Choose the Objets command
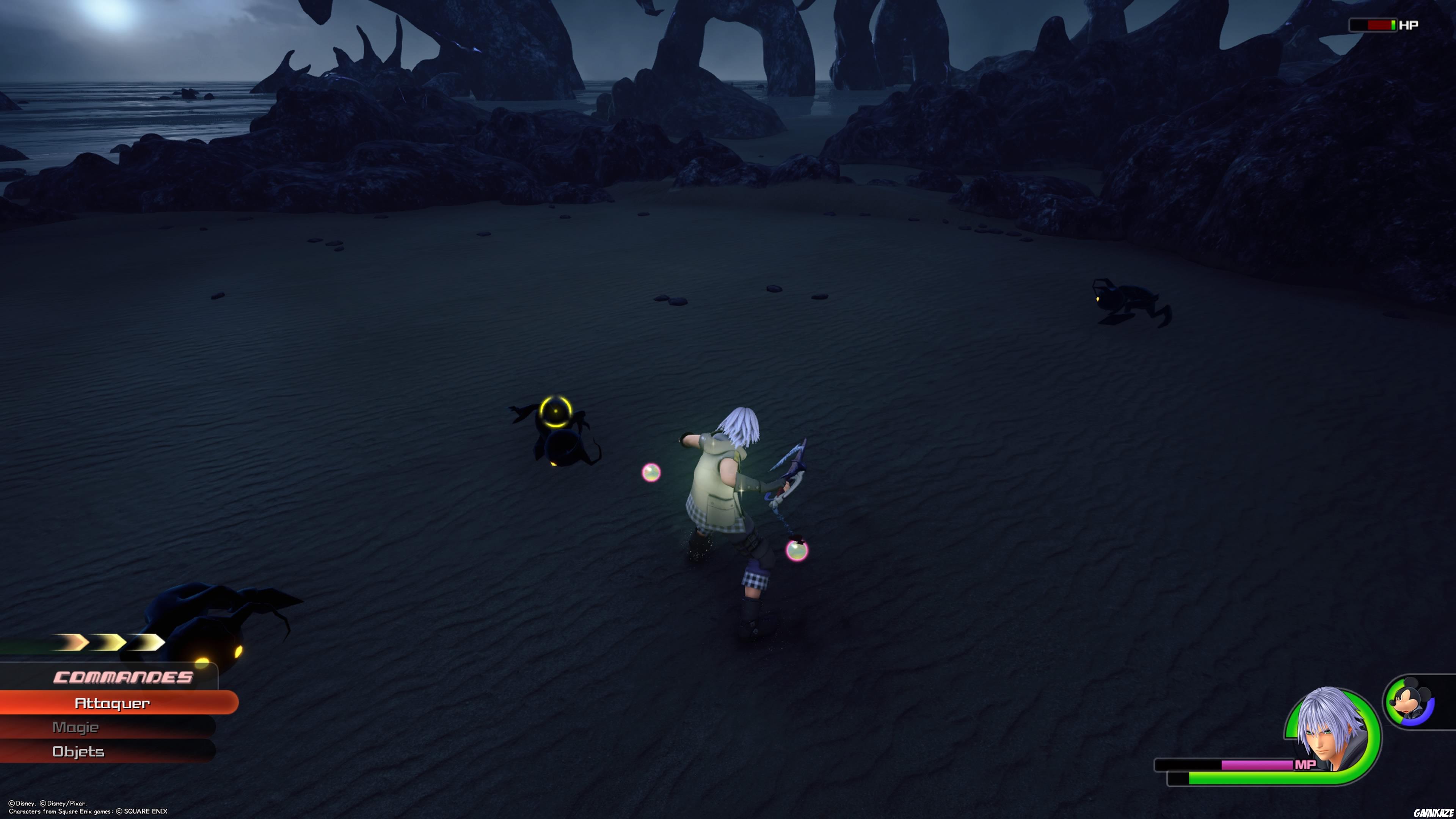 tap(78, 752)
